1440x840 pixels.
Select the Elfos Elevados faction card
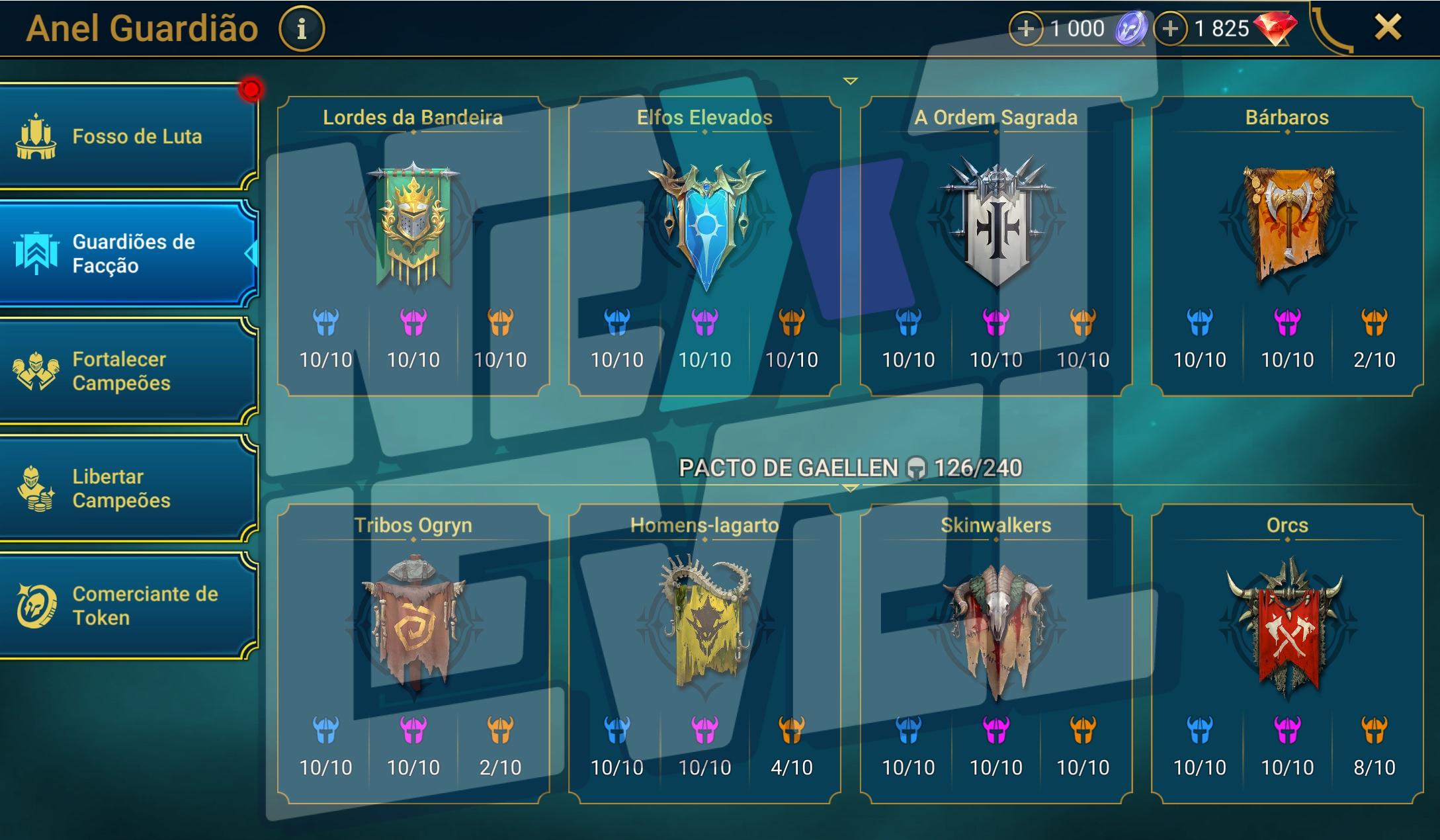(x=704, y=246)
